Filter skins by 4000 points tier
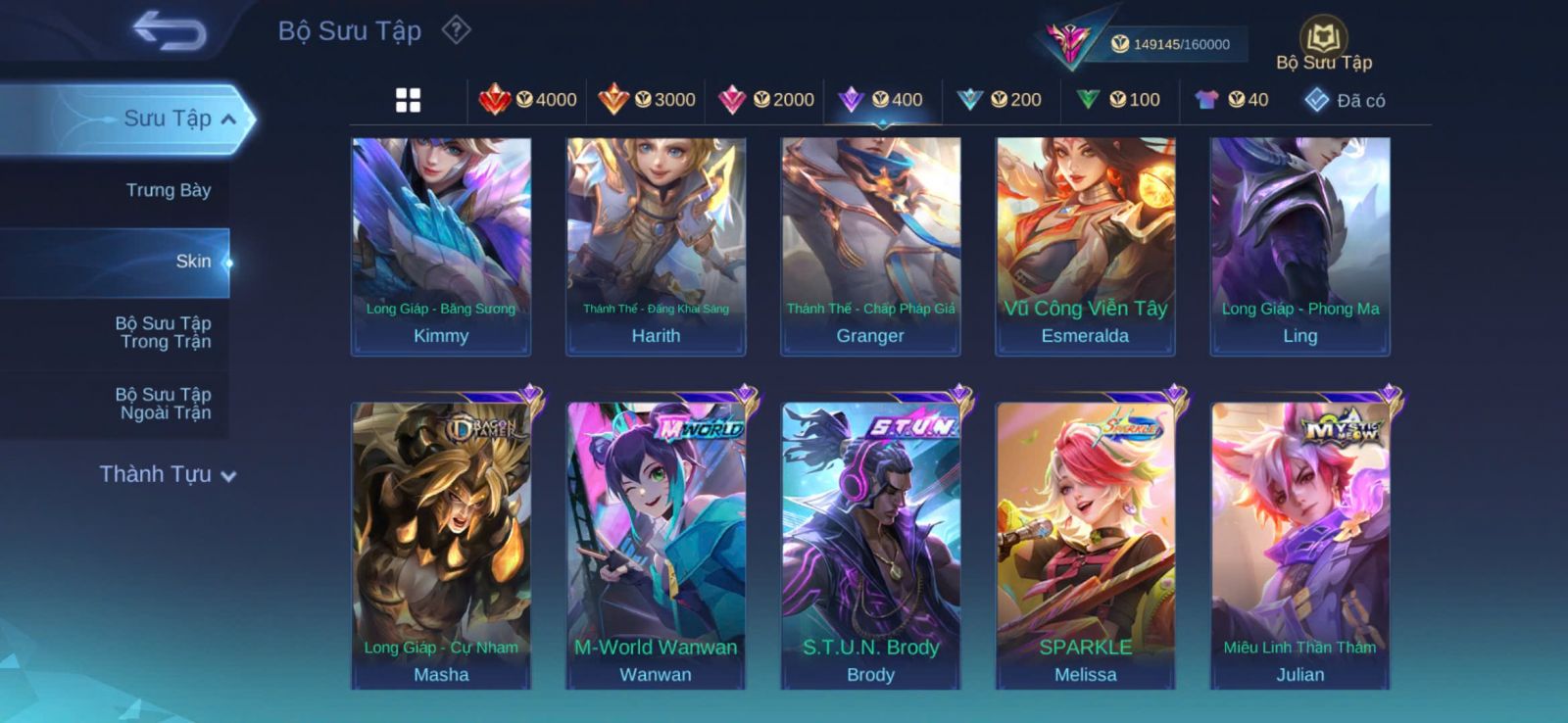The height and width of the screenshot is (723, 1568). pos(527,100)
